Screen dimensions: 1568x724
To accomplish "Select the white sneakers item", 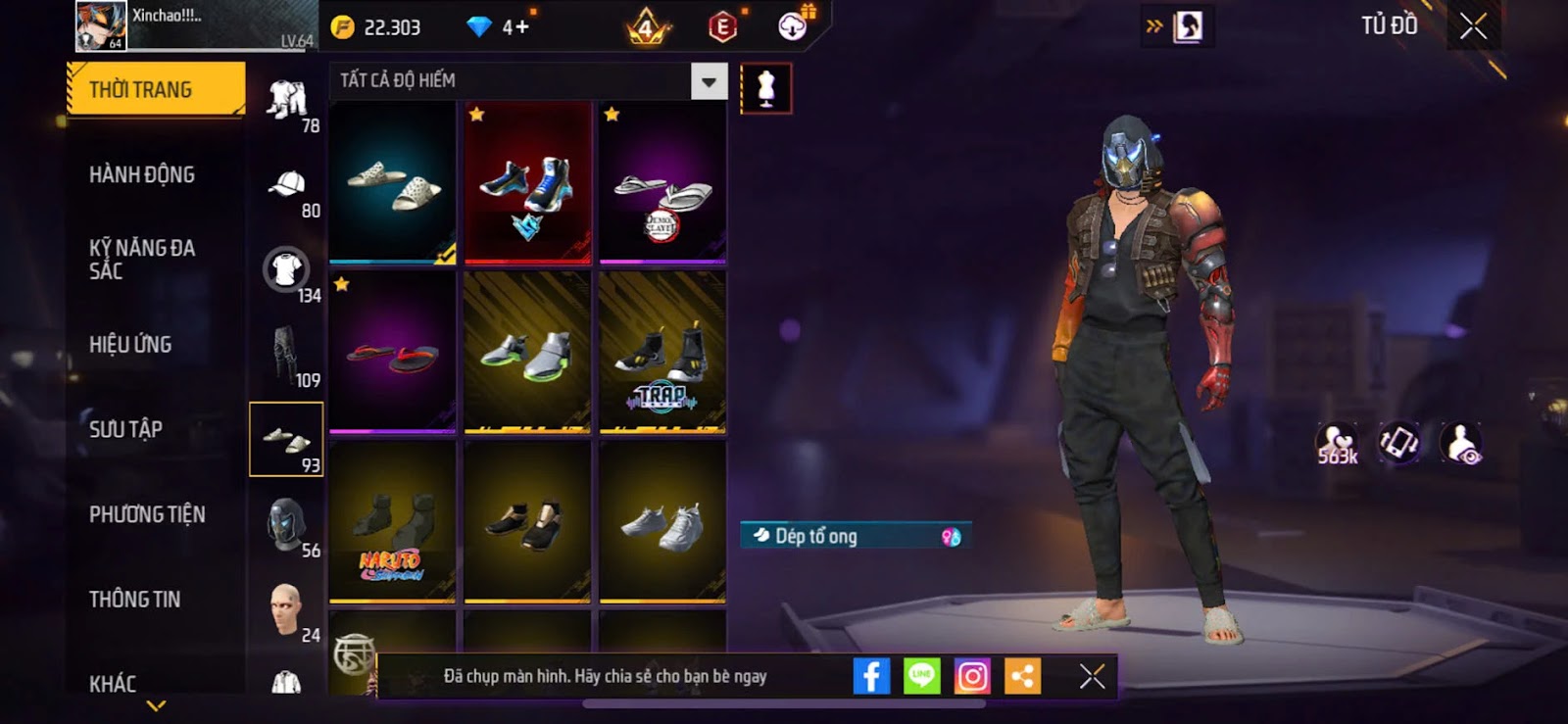I will (x=662, y=522).
